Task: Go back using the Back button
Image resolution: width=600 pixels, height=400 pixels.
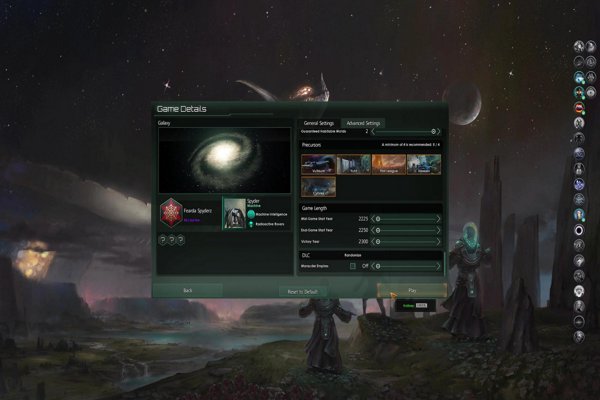Action: pos(187,289)
